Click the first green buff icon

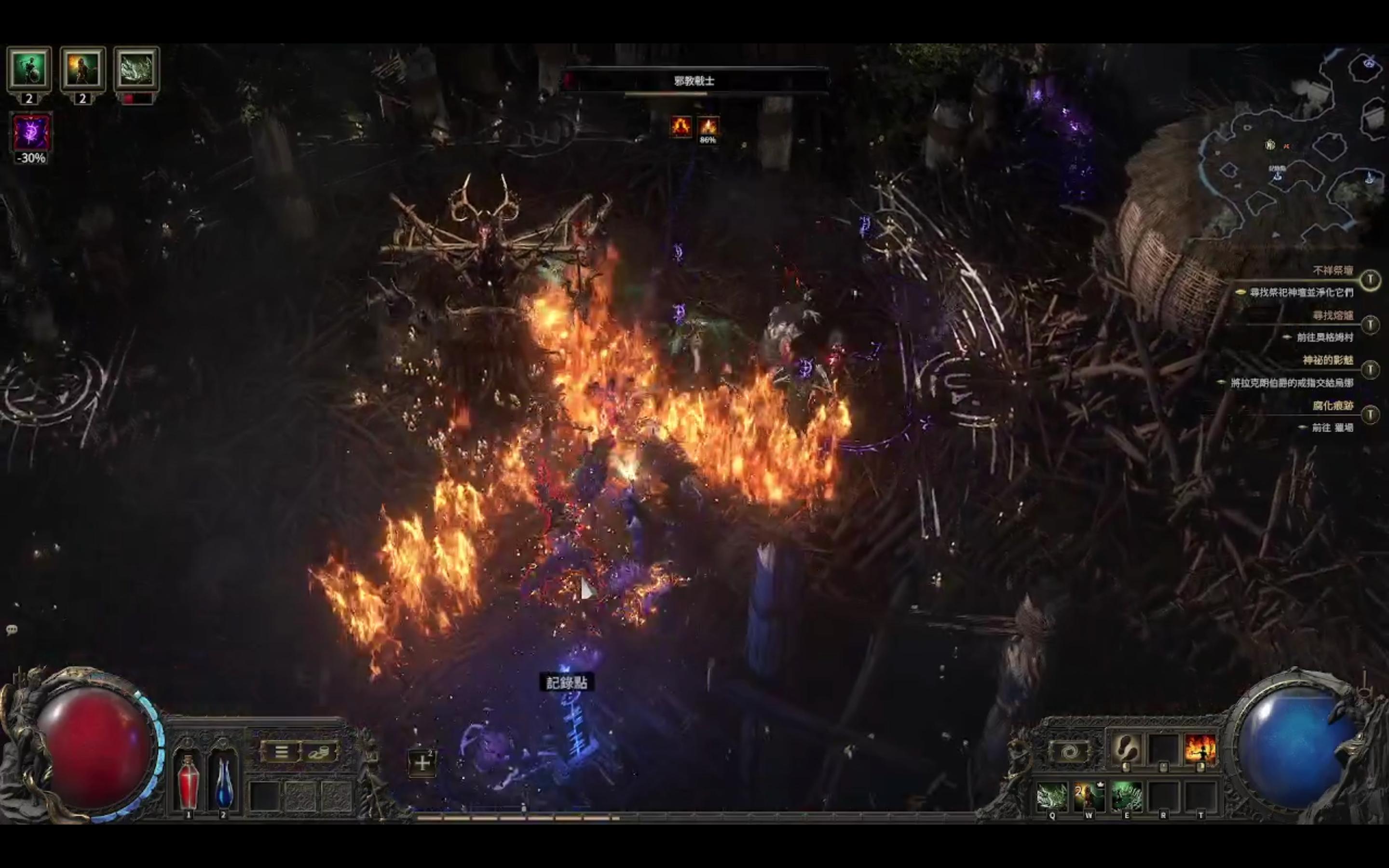point(29,69)
